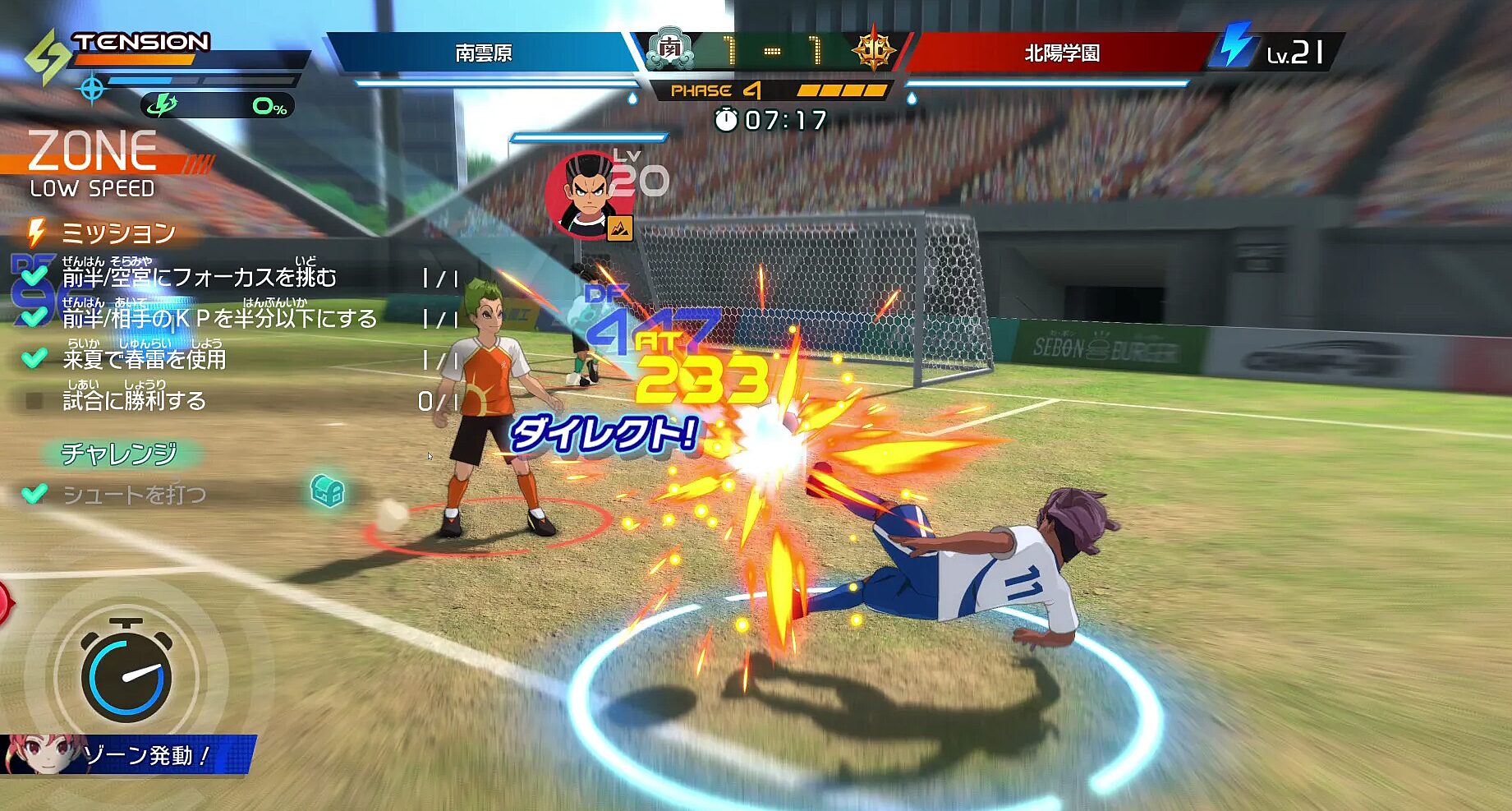Open the ミッション list header

(x=117, y=233)
